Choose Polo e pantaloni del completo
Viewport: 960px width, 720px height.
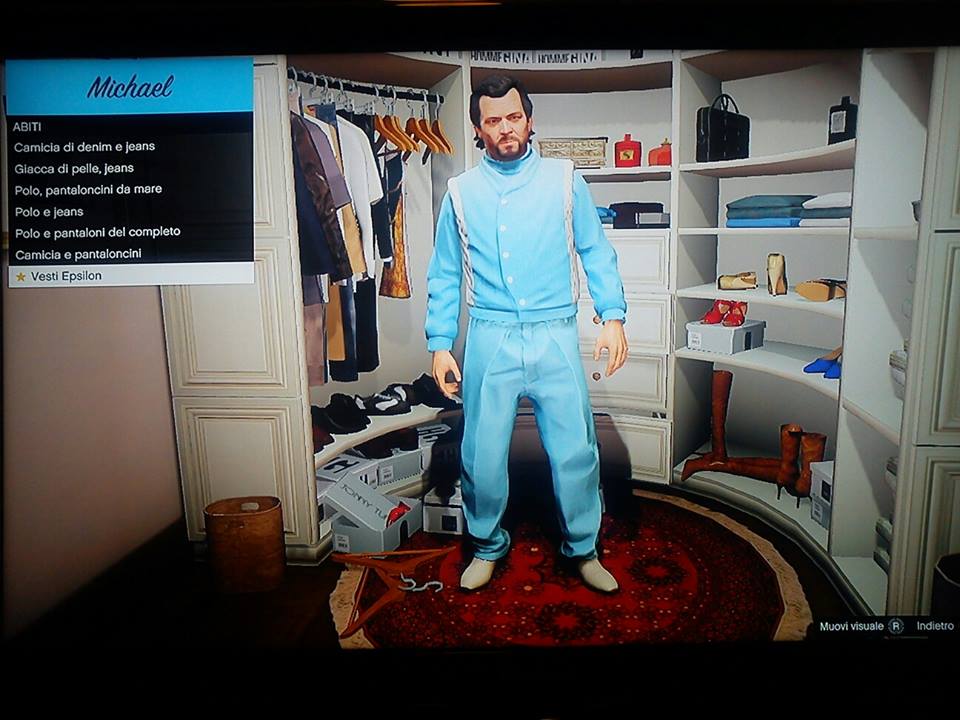coord(97,232)
